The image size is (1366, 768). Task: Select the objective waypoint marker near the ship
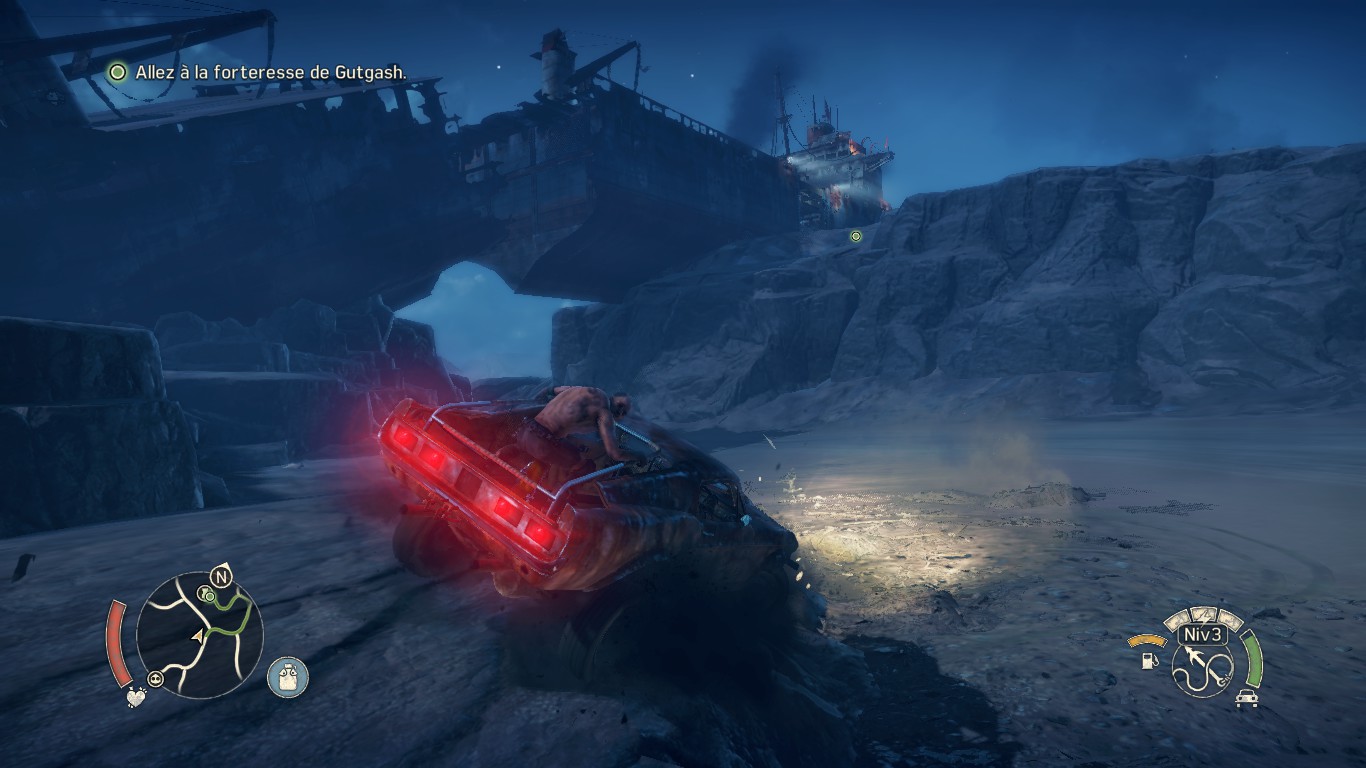(855, 237)
